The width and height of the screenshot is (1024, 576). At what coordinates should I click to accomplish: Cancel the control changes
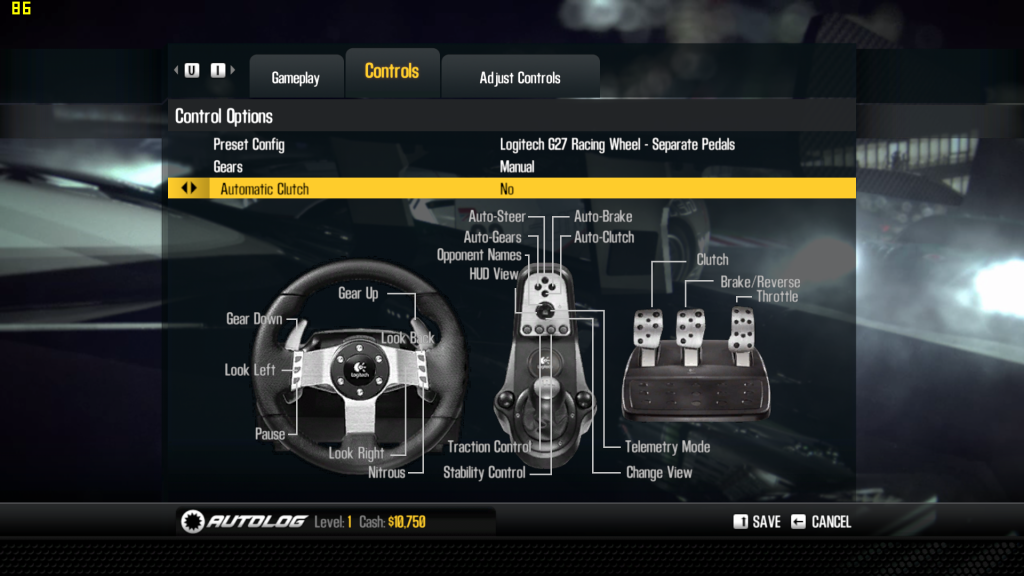[x=821, y=522]
